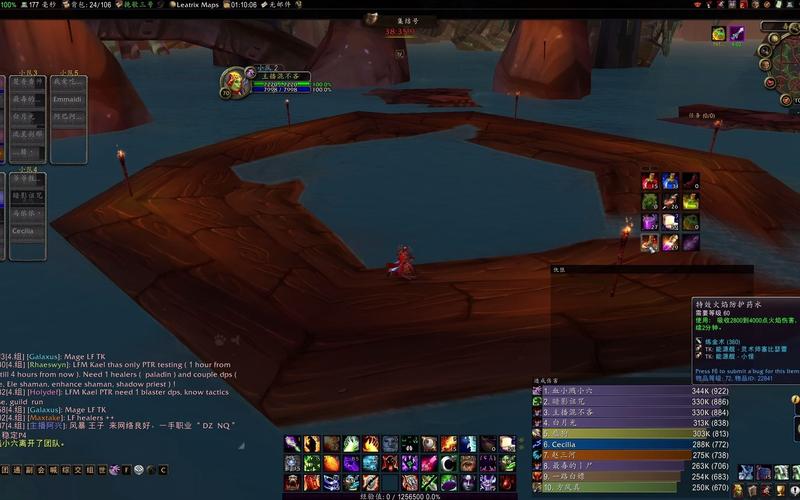Click the skull emote icon in the chat bar
This screenshot has height=500, width=800.
click(x=138, y=469)
